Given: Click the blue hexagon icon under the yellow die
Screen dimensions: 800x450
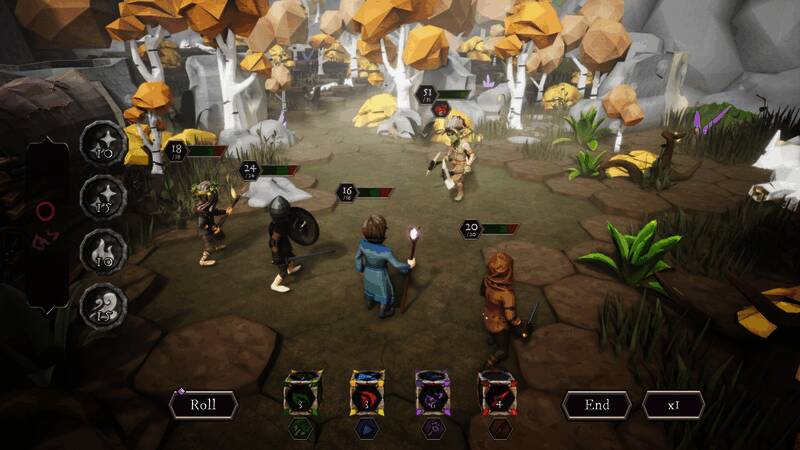Looking at the screenshot, I should [367, 429].
